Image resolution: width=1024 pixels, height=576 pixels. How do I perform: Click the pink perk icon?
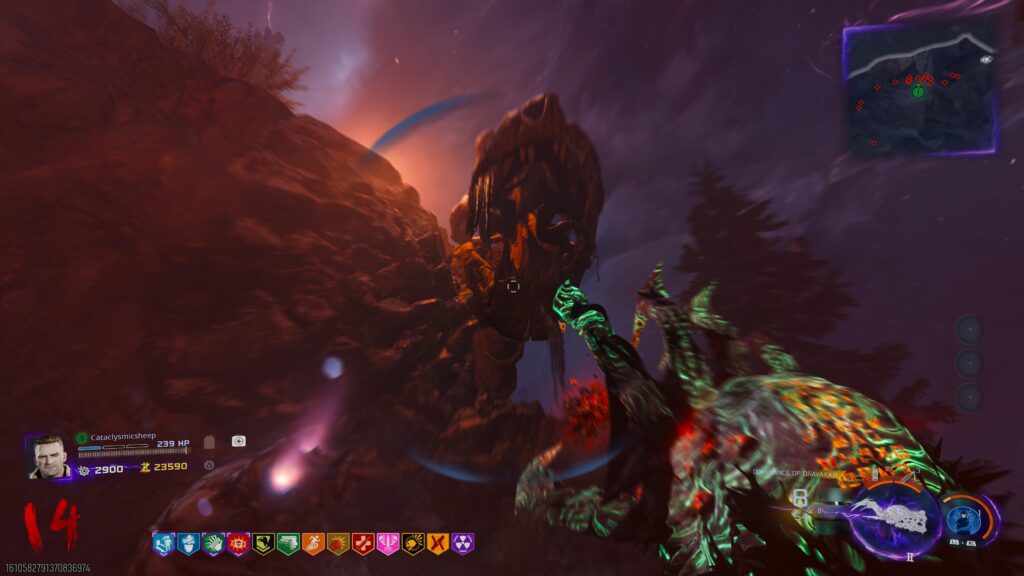(387, 543)
